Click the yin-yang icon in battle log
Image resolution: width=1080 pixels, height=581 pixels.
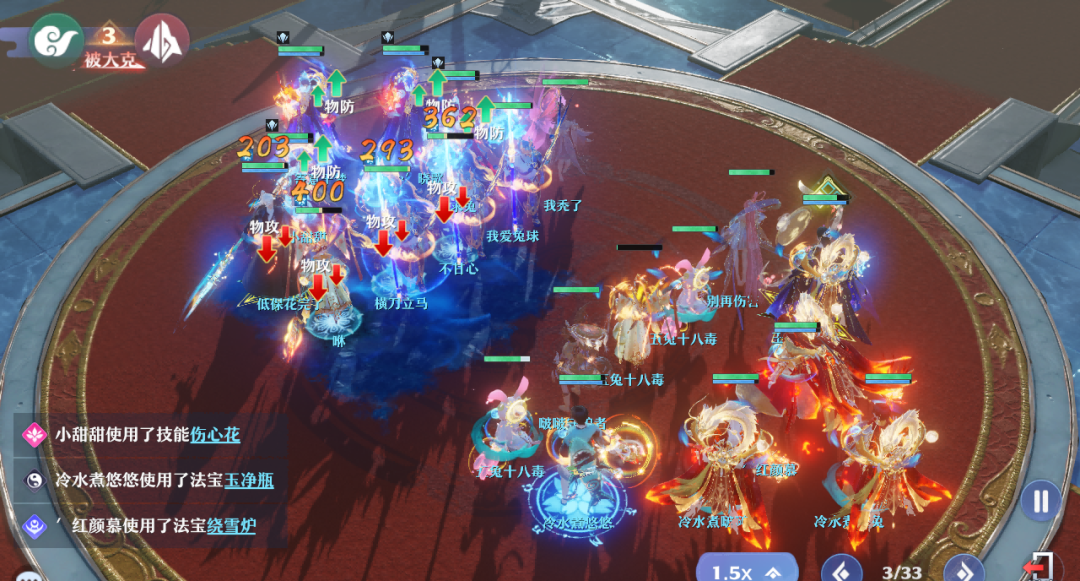(35, 480)
